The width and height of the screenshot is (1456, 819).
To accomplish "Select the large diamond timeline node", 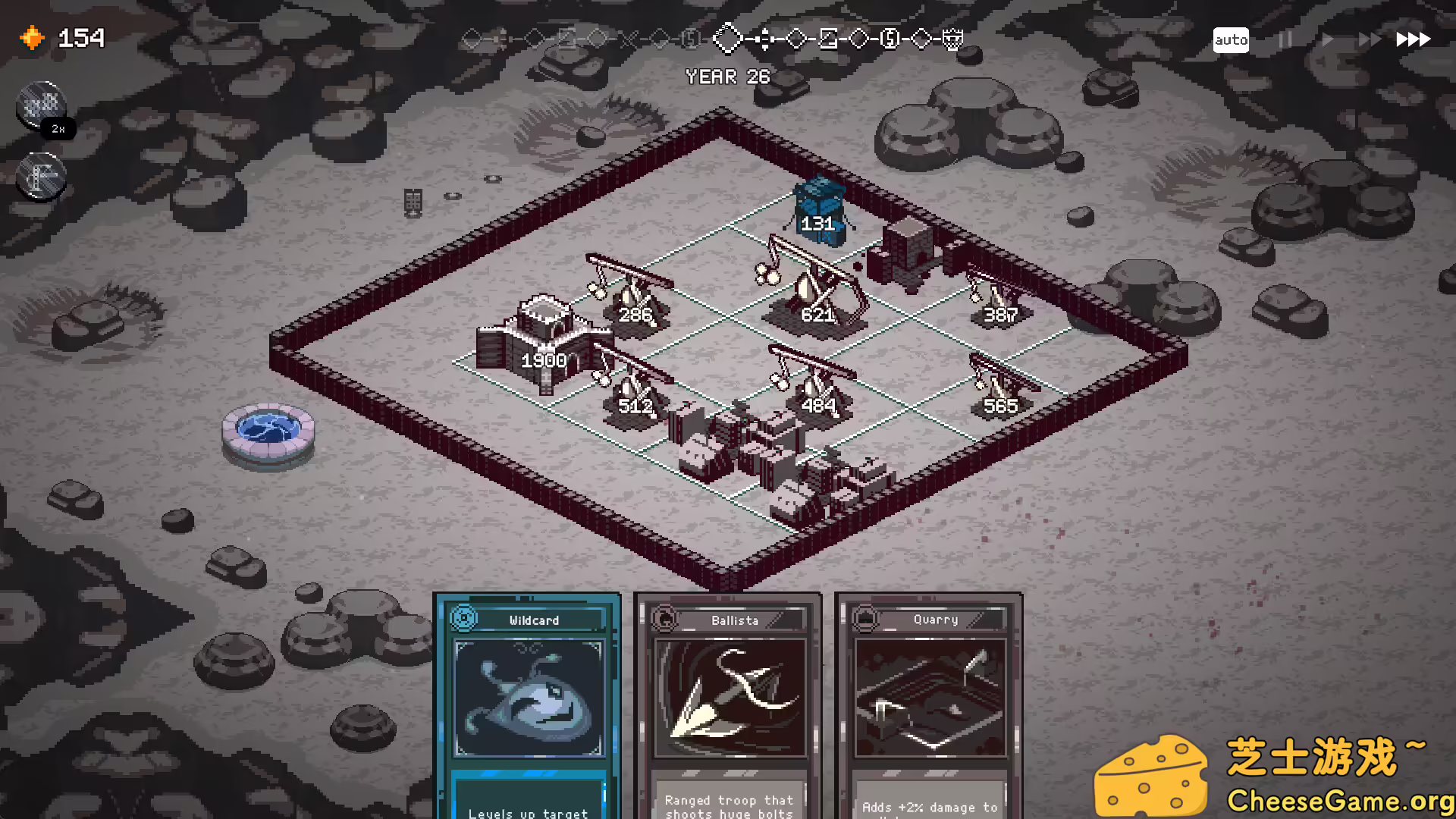I will pos(730,39).
